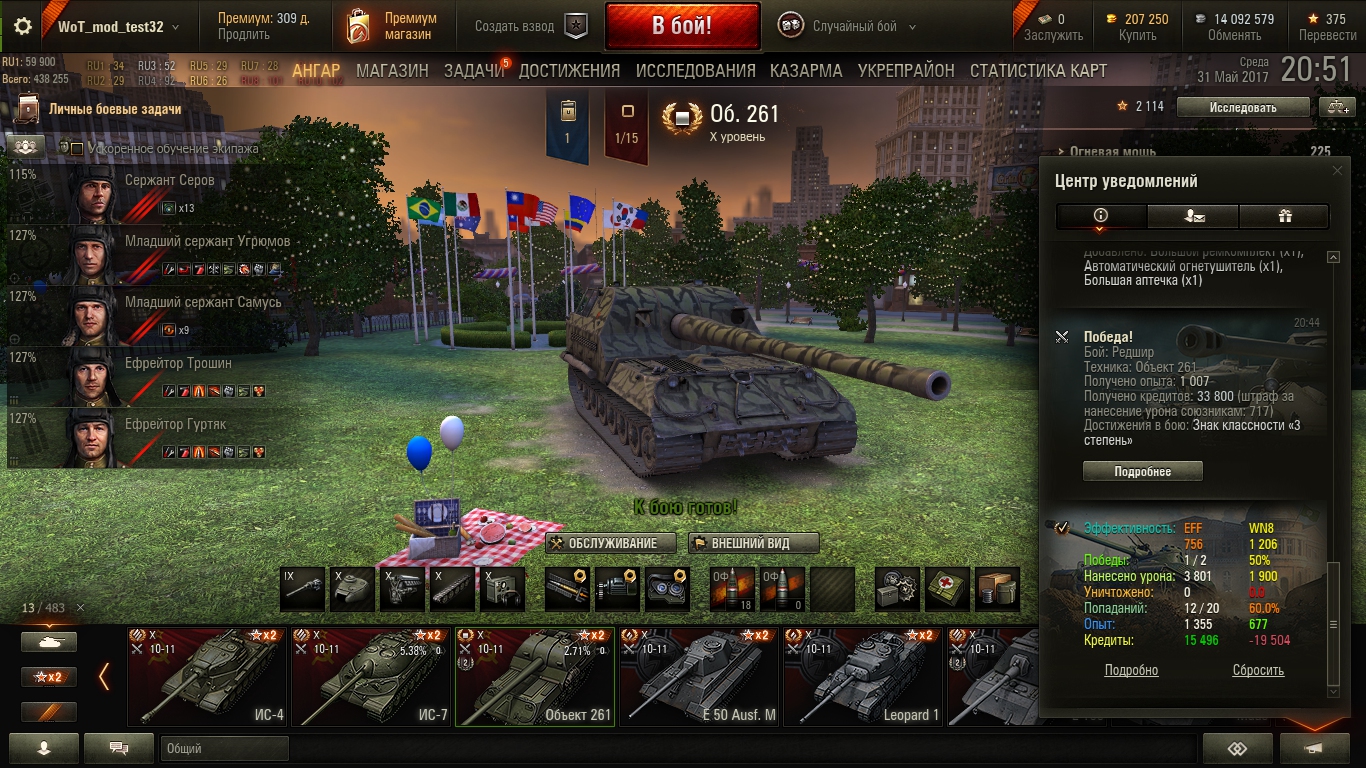Screen dimensions: 1366x768
Task: Show the СТАТИСТИКА КАРТ tab
Action: point(1038,71)
